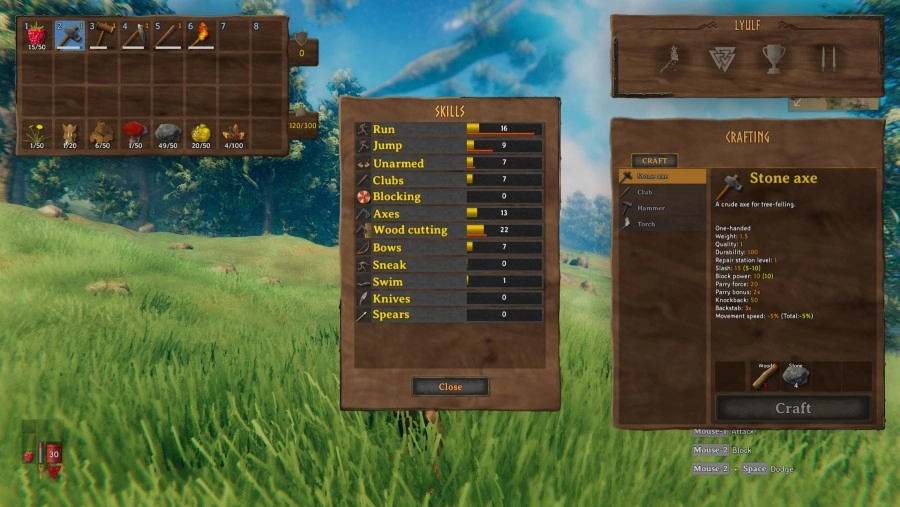Select the wooden hammer in slot 3
The width and height of the screenshot is (900, 507).
(x=102, y=34)
